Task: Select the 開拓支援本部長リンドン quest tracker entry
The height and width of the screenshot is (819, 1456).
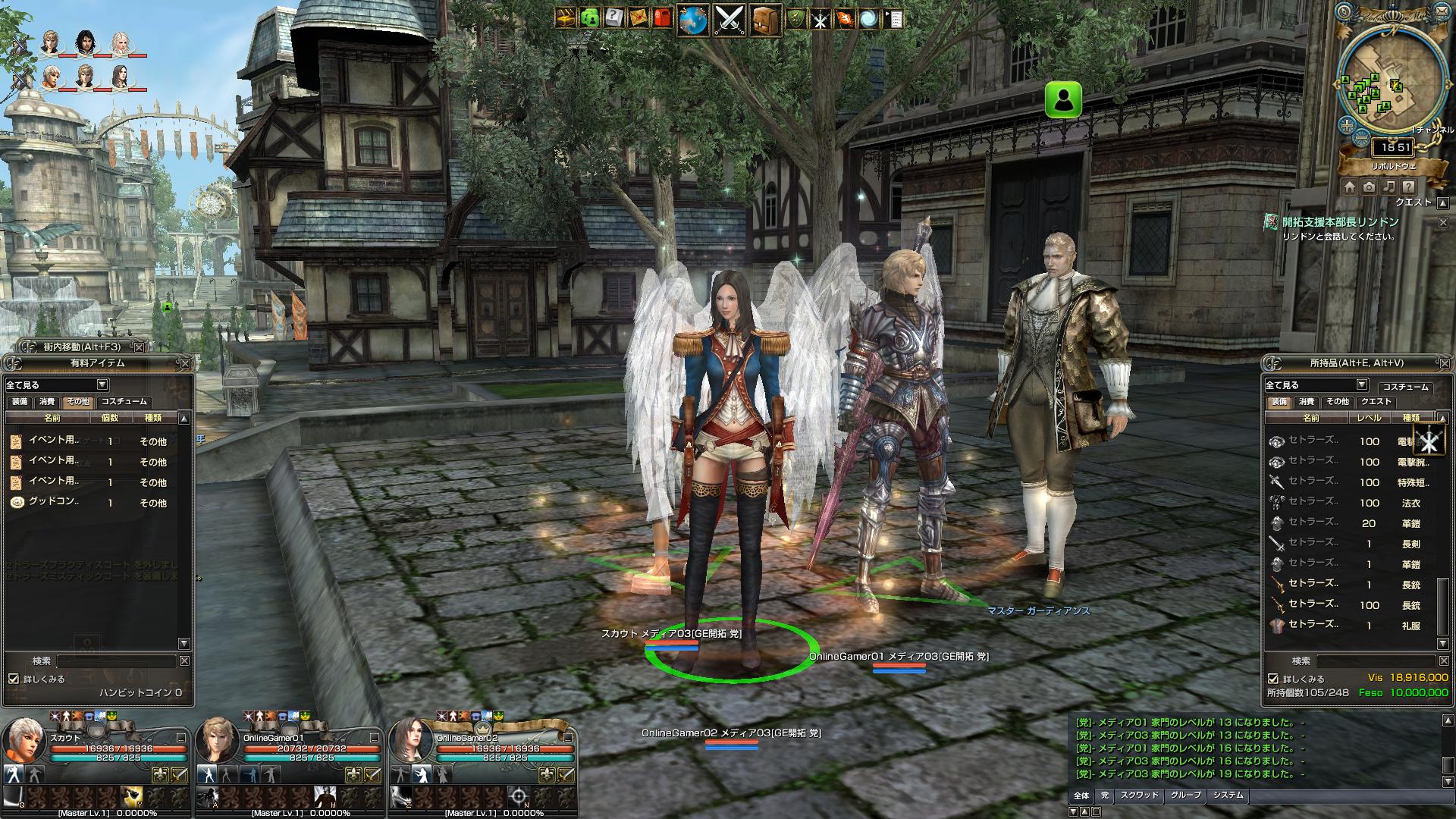Action: click(x=1340, y=222)
